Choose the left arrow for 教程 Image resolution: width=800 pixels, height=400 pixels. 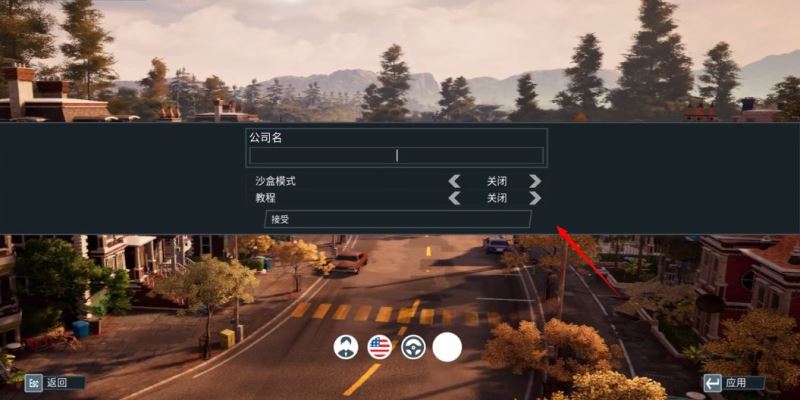click(x=455, y=198)
